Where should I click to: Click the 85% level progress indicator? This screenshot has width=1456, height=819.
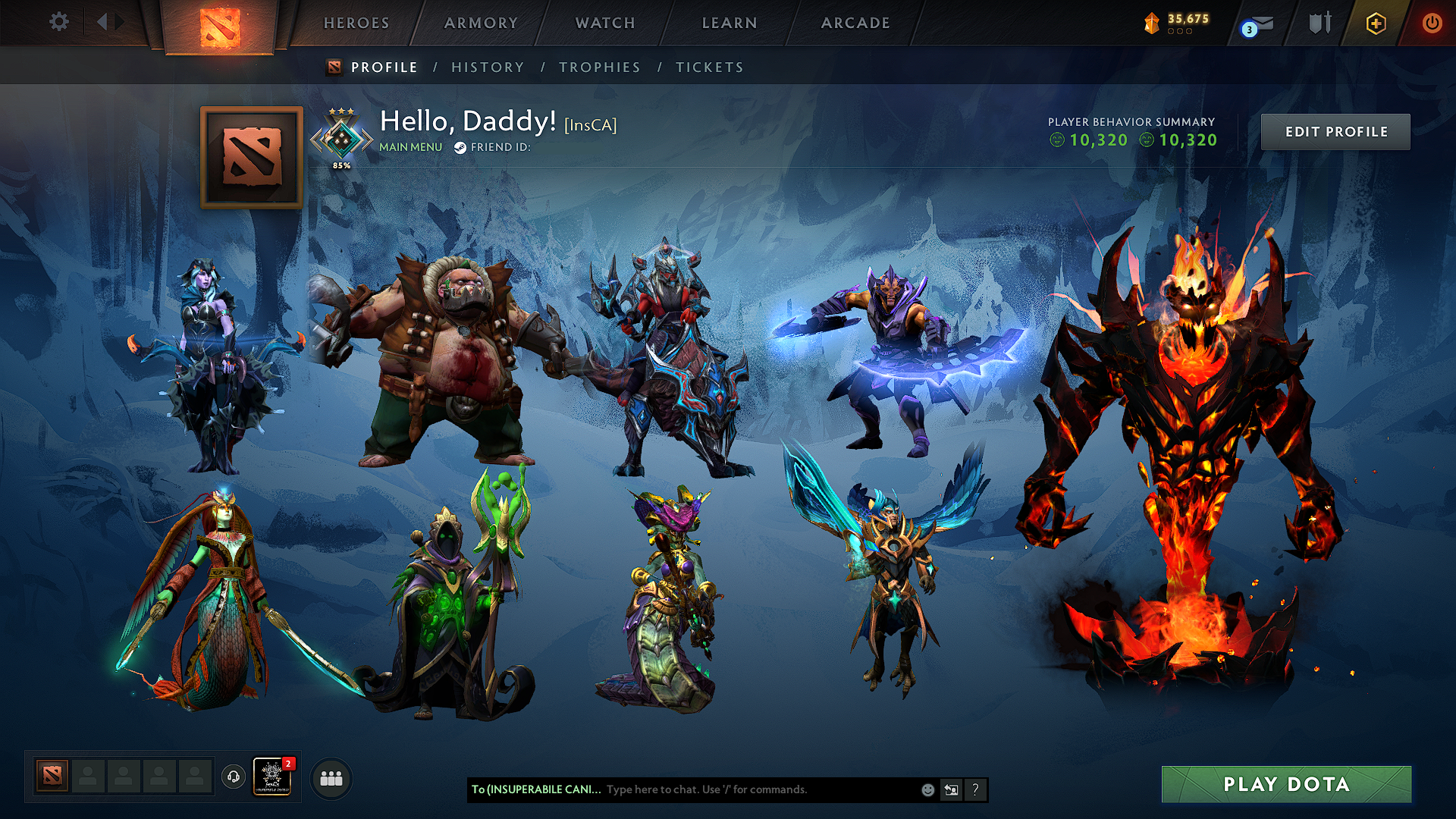click(343, 163)
